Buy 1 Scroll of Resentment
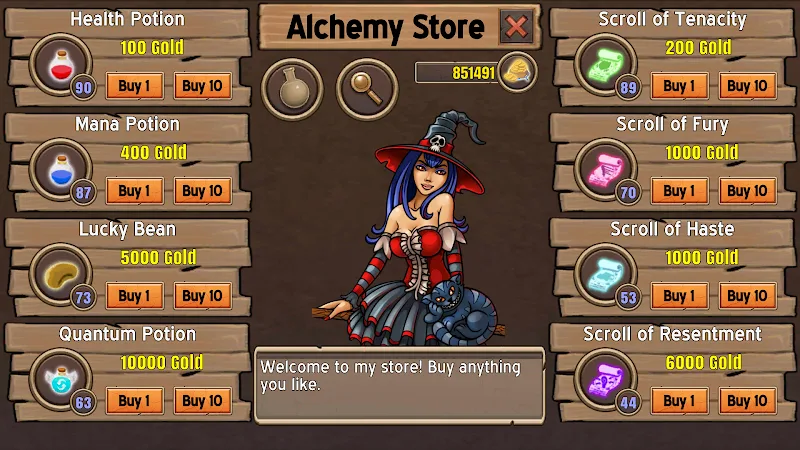Viewport: 800px width, 450px height. coord(680,401)
